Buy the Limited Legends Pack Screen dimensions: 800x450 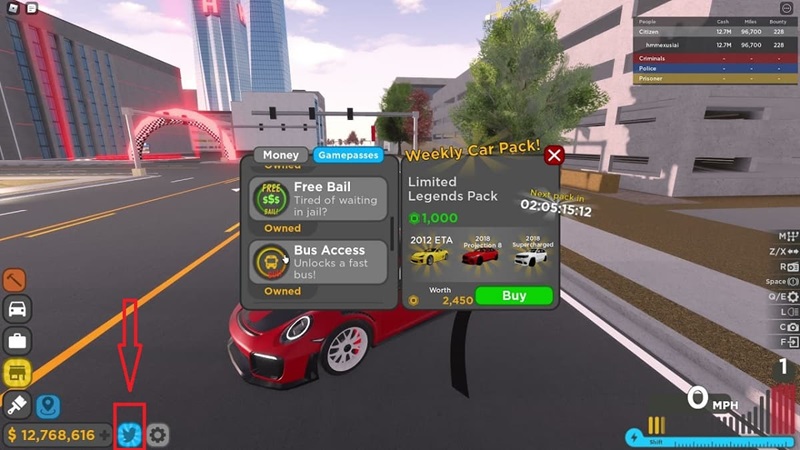click(513, 296)
